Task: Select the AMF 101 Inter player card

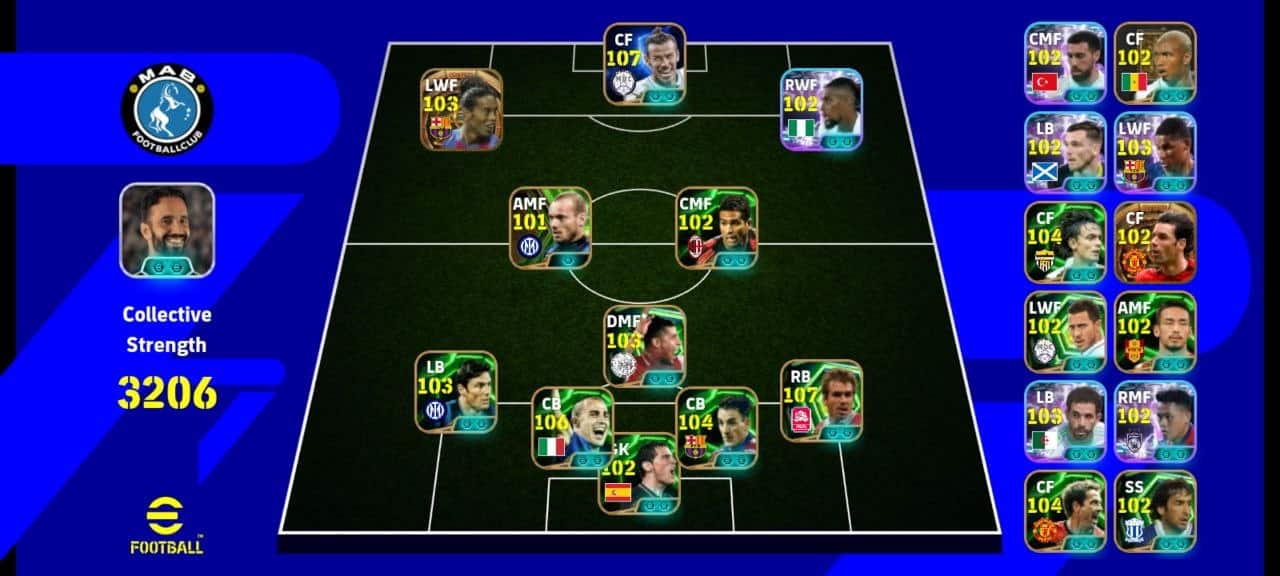Action: pos(550,228)
